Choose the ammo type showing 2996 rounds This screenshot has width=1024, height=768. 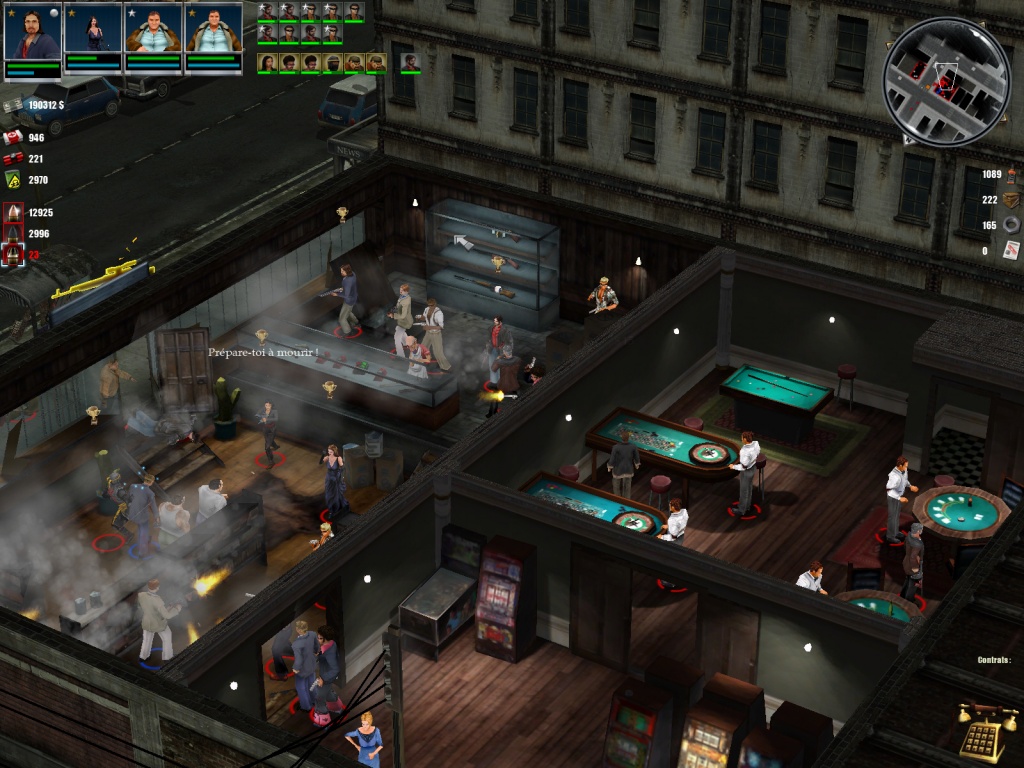pos(13,234)
